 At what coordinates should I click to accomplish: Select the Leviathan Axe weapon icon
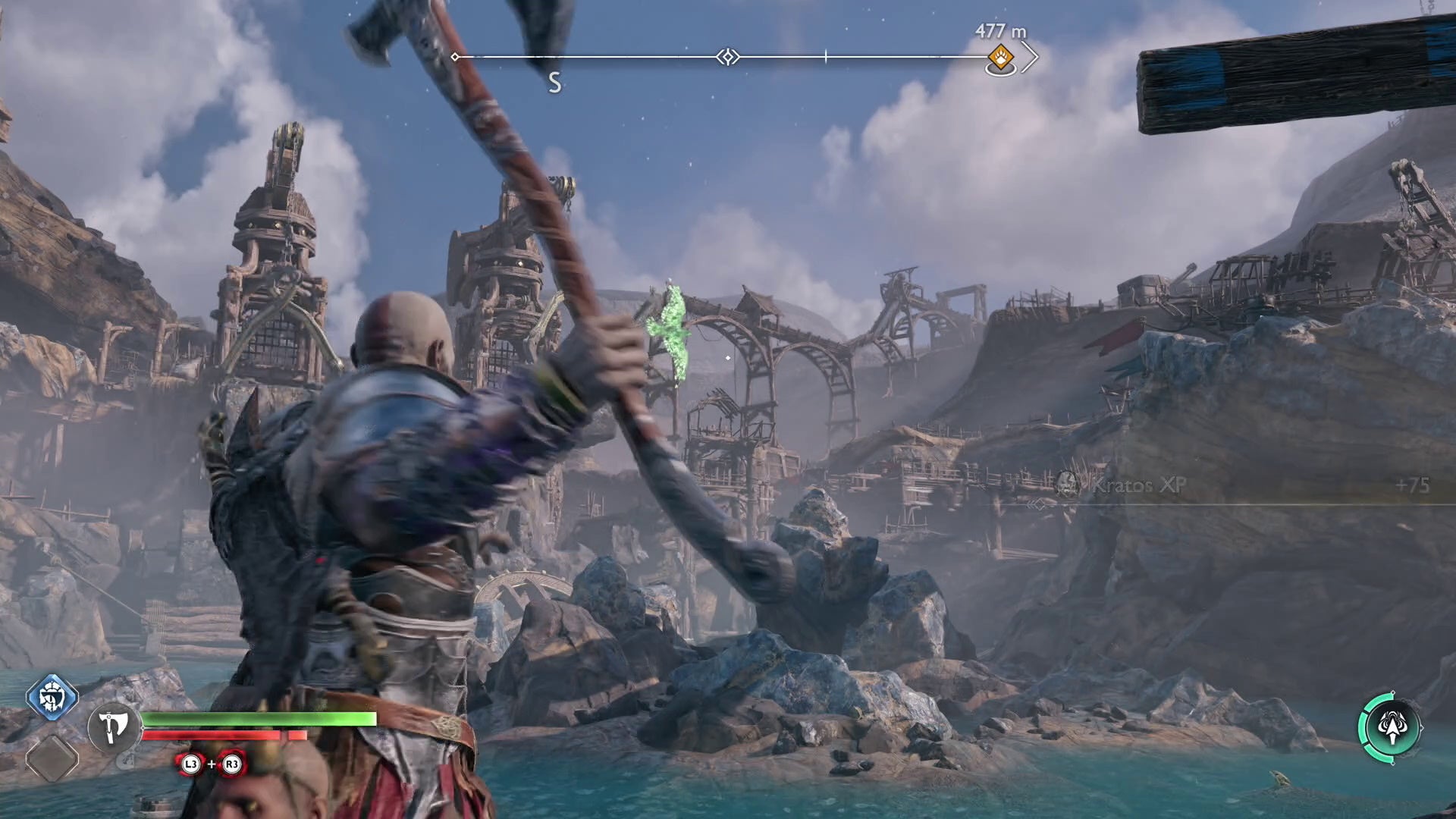115,726
